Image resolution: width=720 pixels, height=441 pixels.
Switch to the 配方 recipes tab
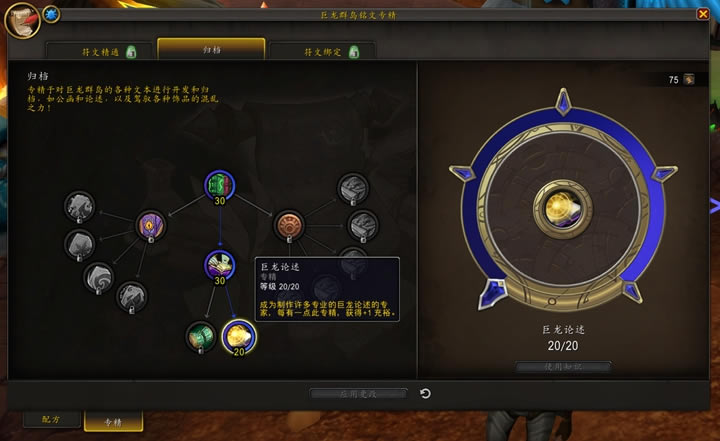(47, 421)
